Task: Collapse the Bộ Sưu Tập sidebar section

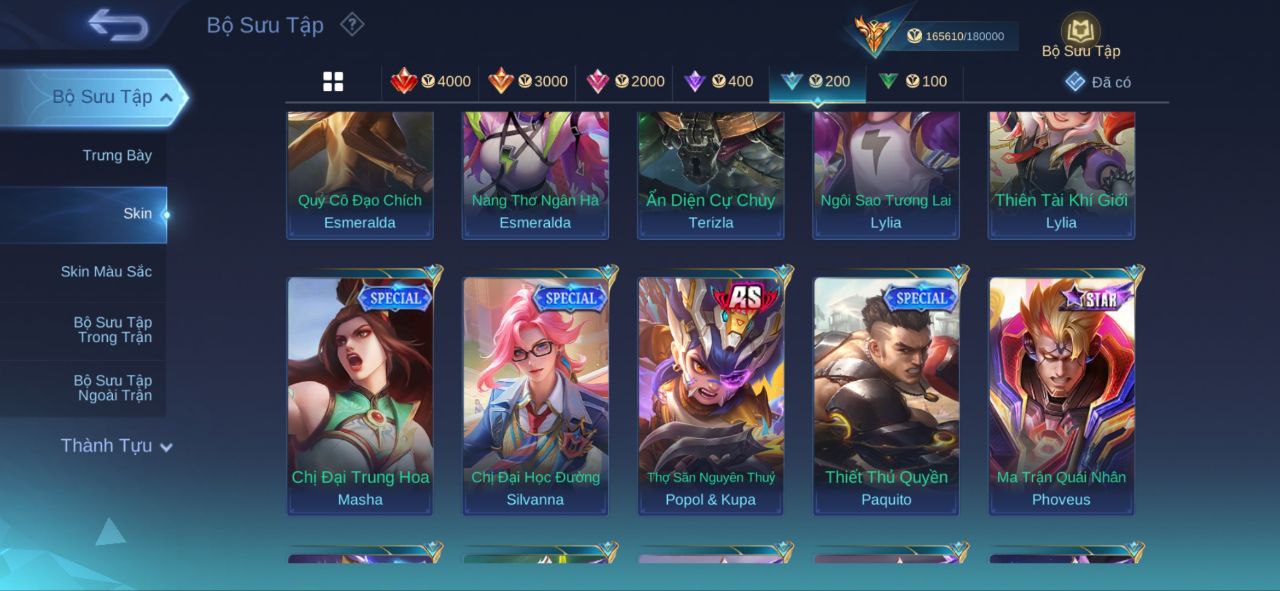Action: click(166, 97)
